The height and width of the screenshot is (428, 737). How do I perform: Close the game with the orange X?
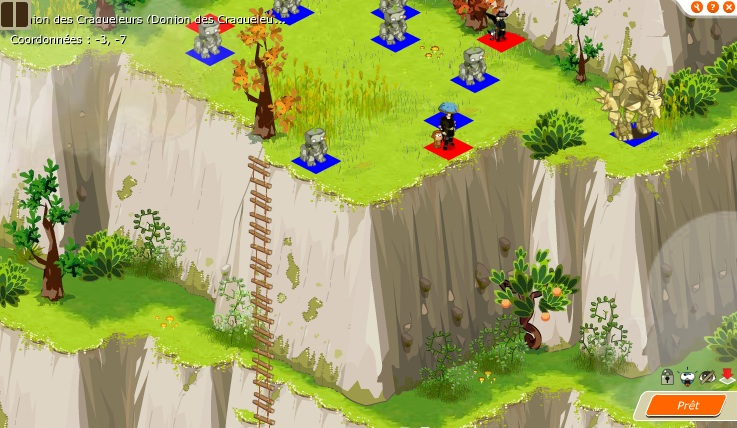(728, 7)
